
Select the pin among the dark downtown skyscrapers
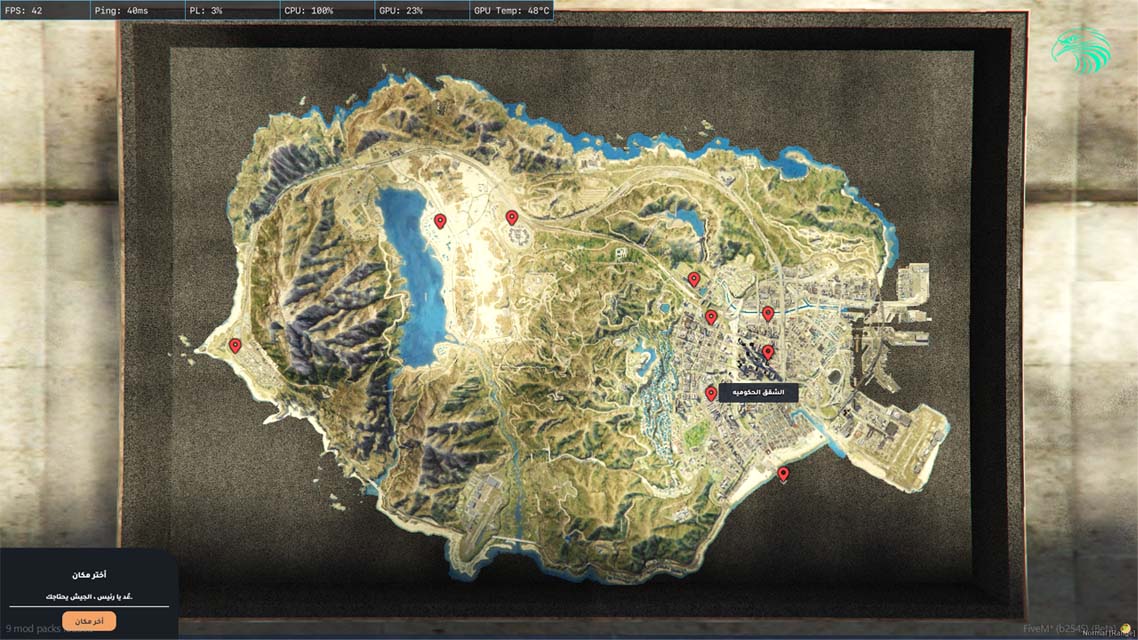(768, 352)
